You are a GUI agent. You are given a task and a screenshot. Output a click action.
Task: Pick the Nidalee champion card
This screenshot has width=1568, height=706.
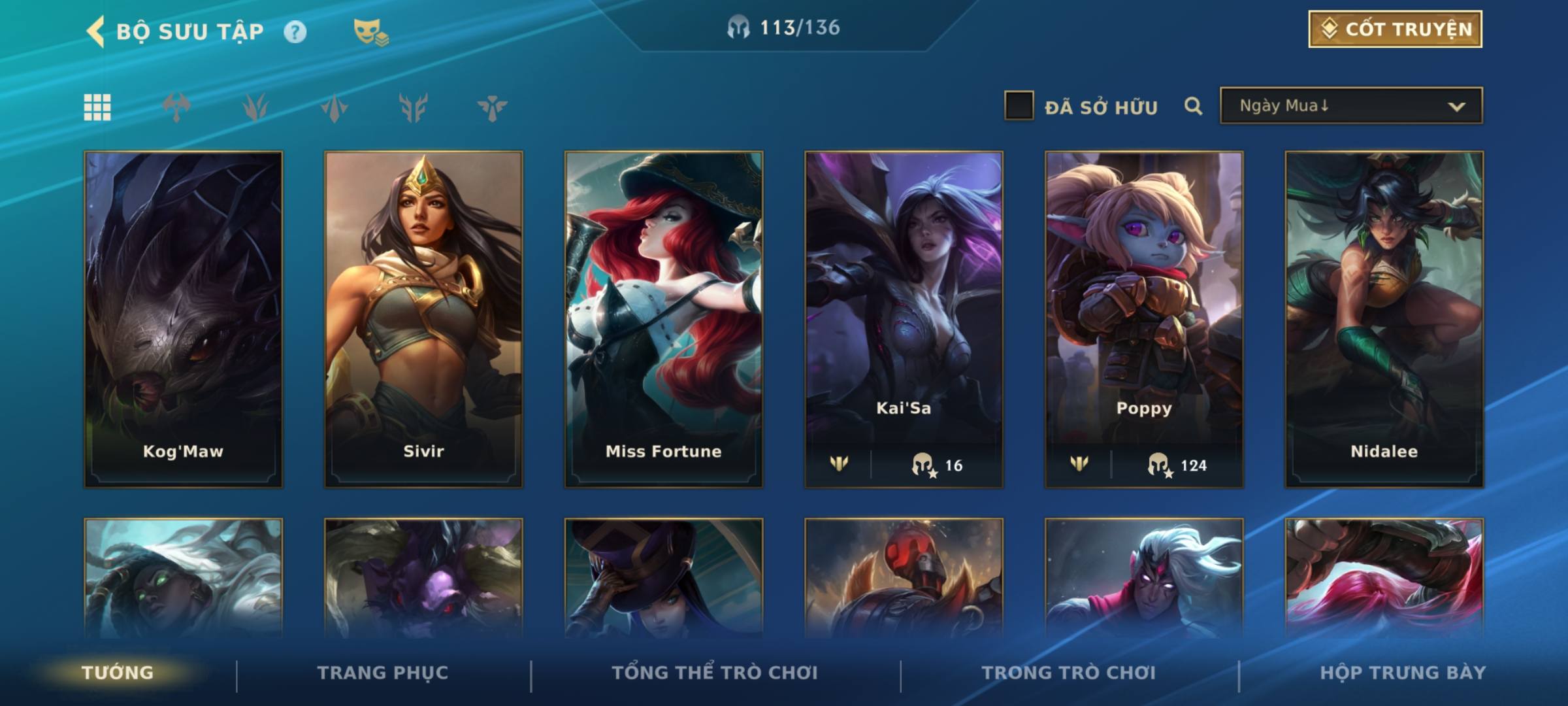coord(1384,319)
